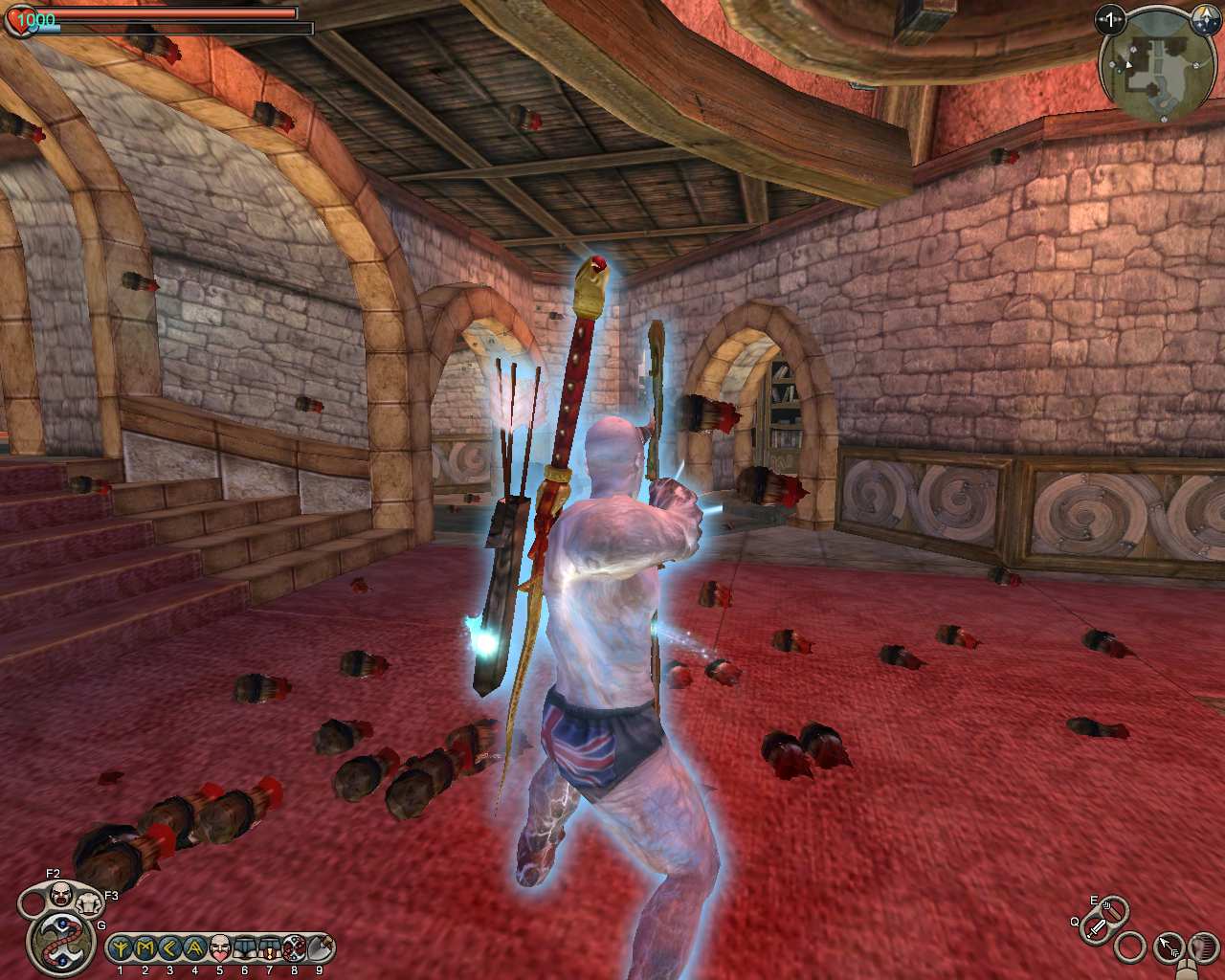Select the plain blue shorts hotbar slot

(245, 948)
